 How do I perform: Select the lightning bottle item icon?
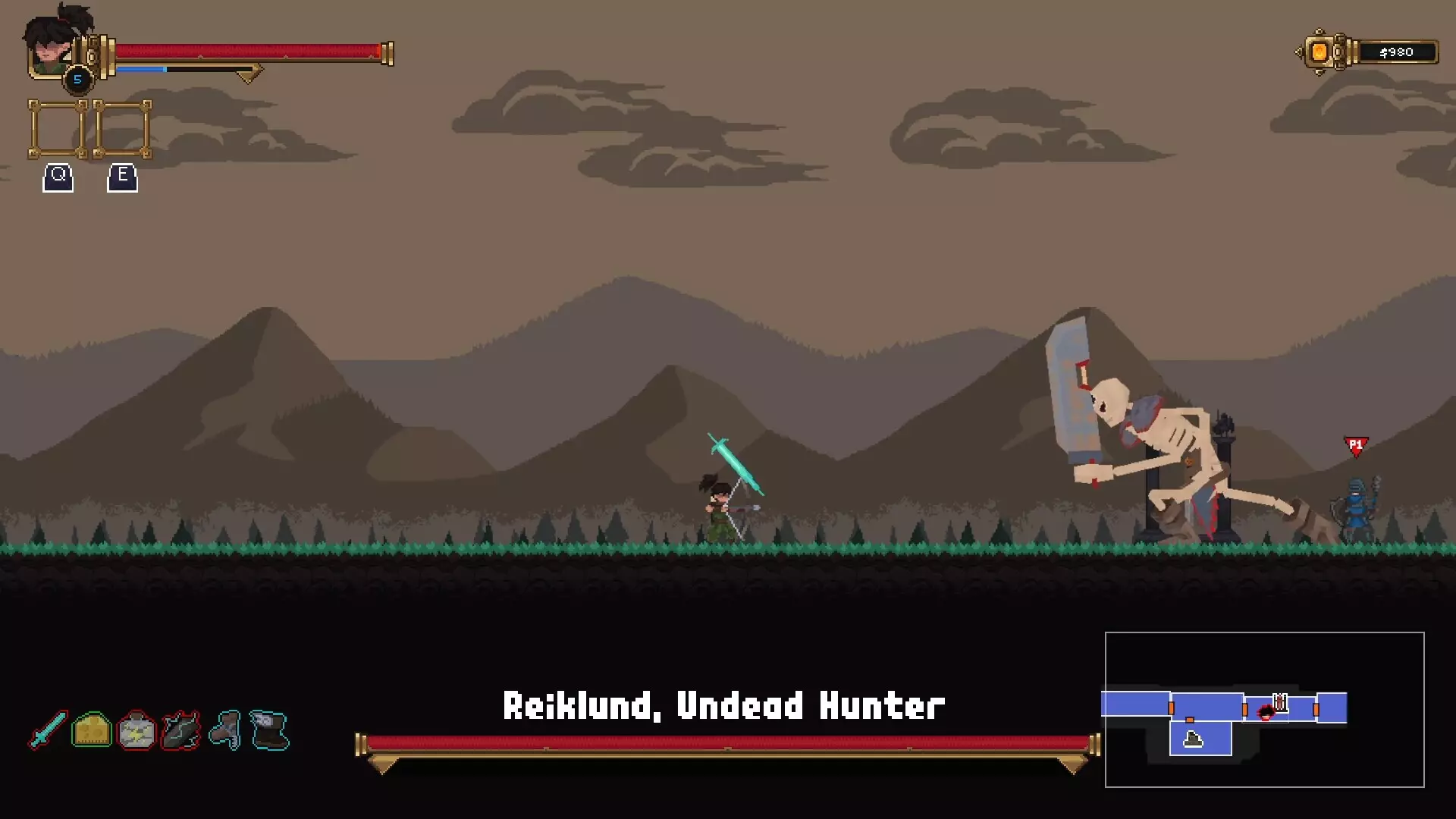point(136,731)
